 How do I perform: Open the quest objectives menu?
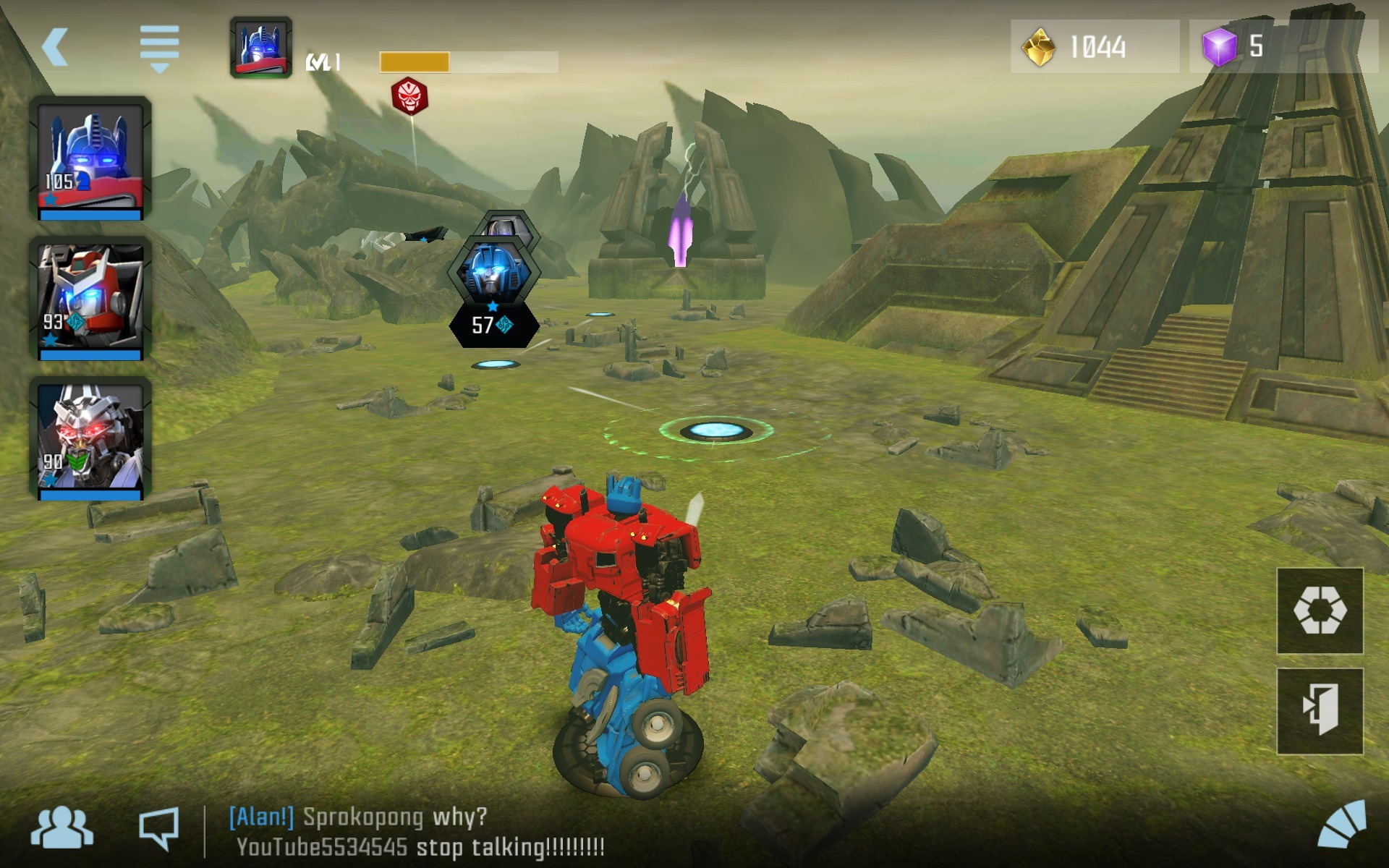159,43
